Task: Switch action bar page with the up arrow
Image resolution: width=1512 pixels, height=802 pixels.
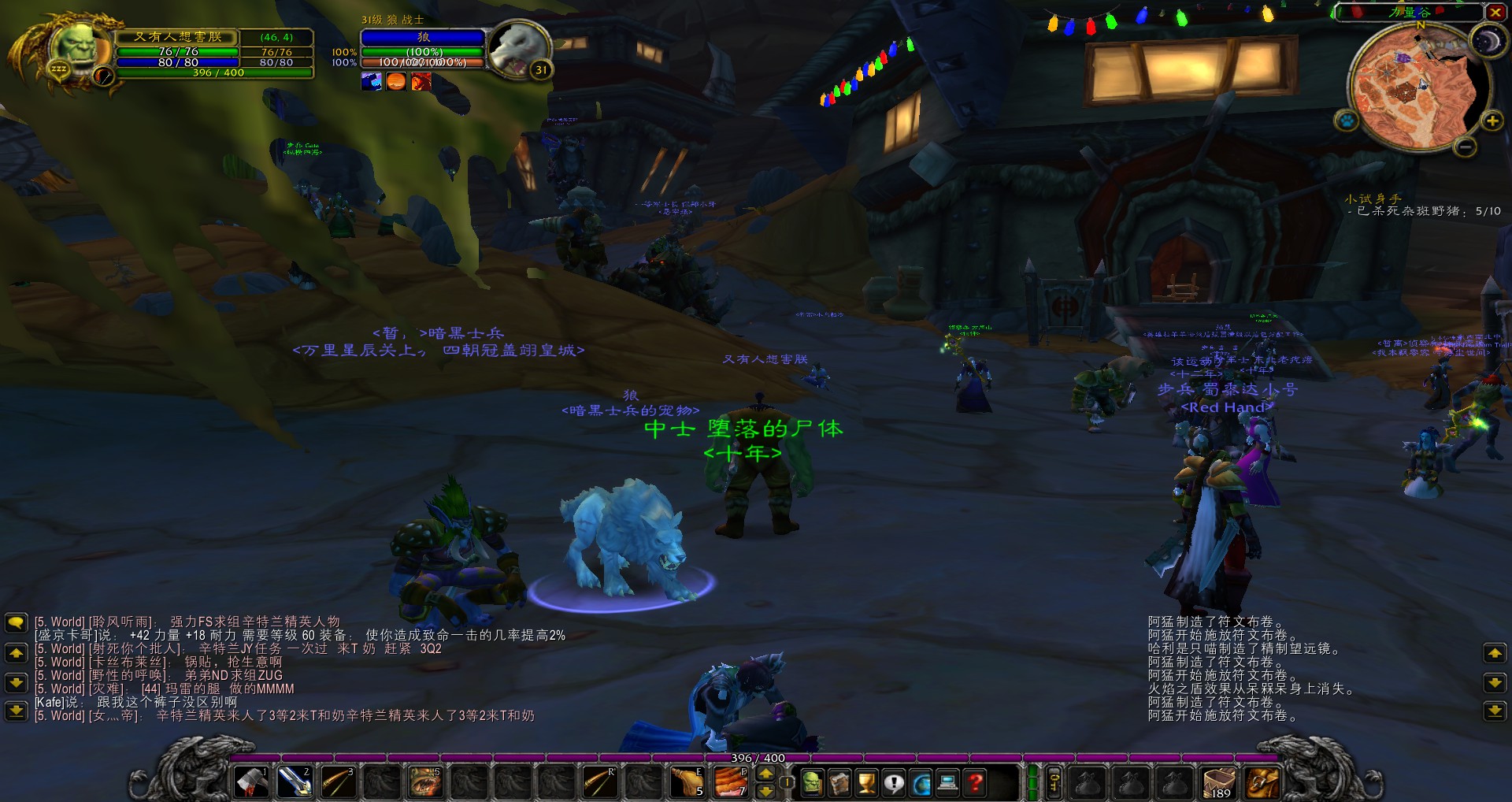Action: coord(765,774)
